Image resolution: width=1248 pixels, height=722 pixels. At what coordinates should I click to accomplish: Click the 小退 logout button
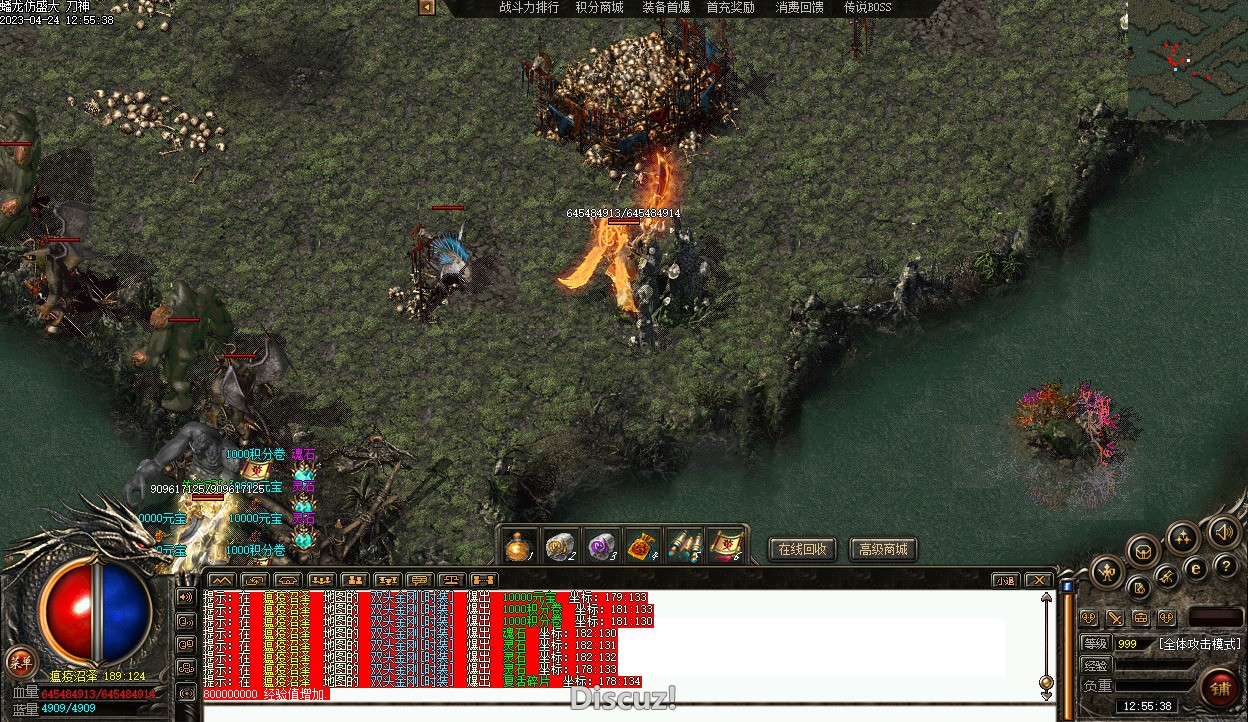[1006, 580]
